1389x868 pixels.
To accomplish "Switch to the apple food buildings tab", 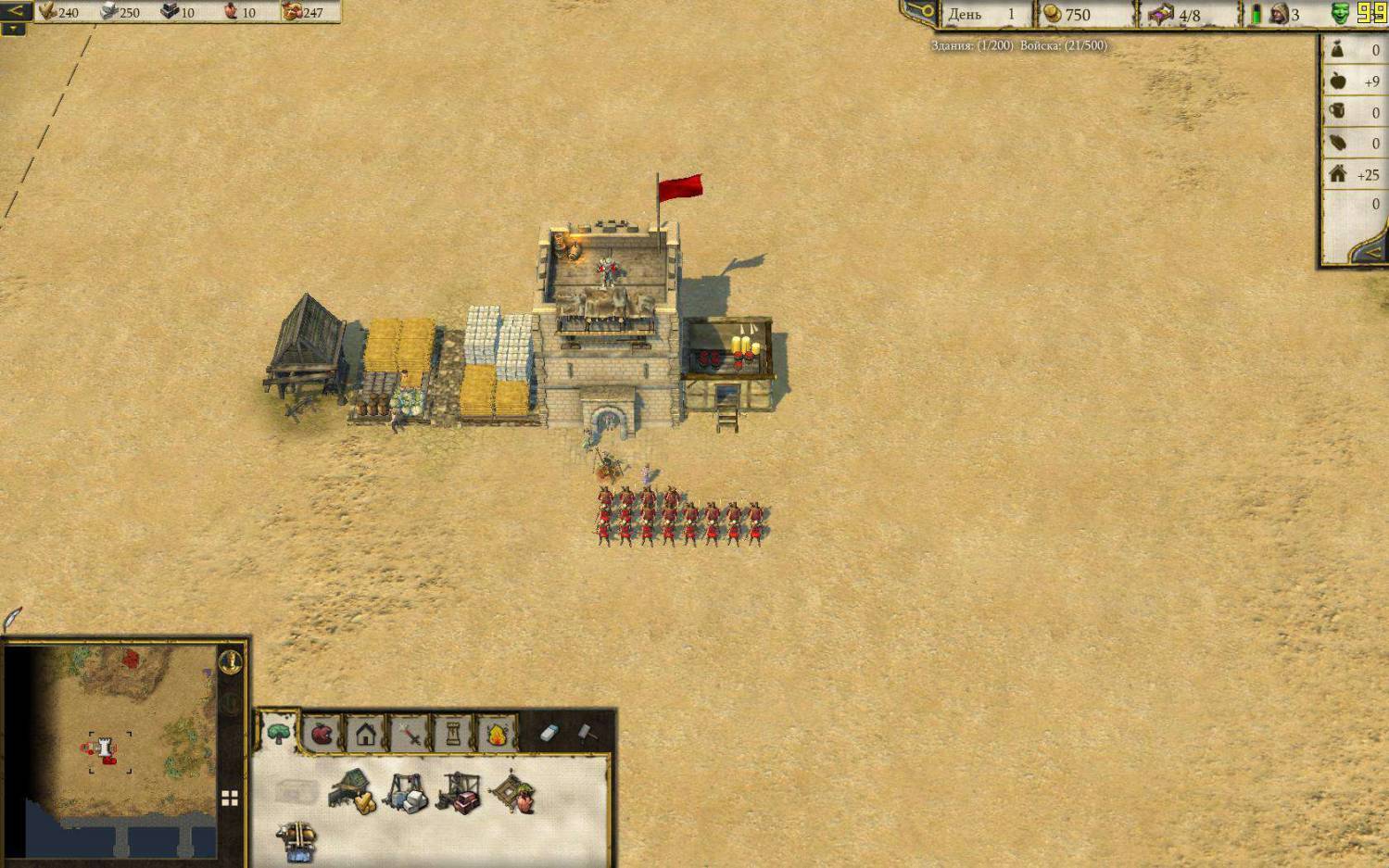I will tap(322, 734).
